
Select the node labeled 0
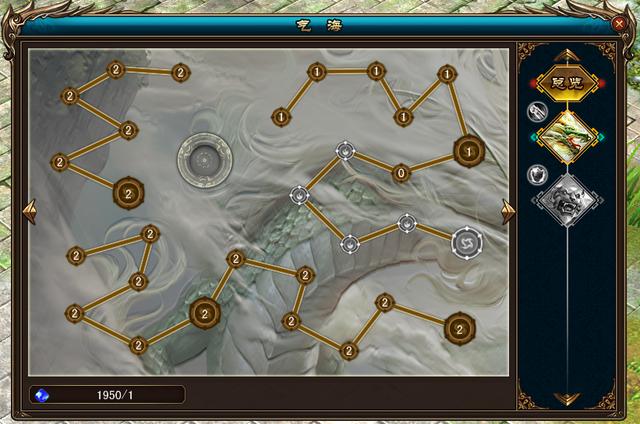click(x=401, y=173)
